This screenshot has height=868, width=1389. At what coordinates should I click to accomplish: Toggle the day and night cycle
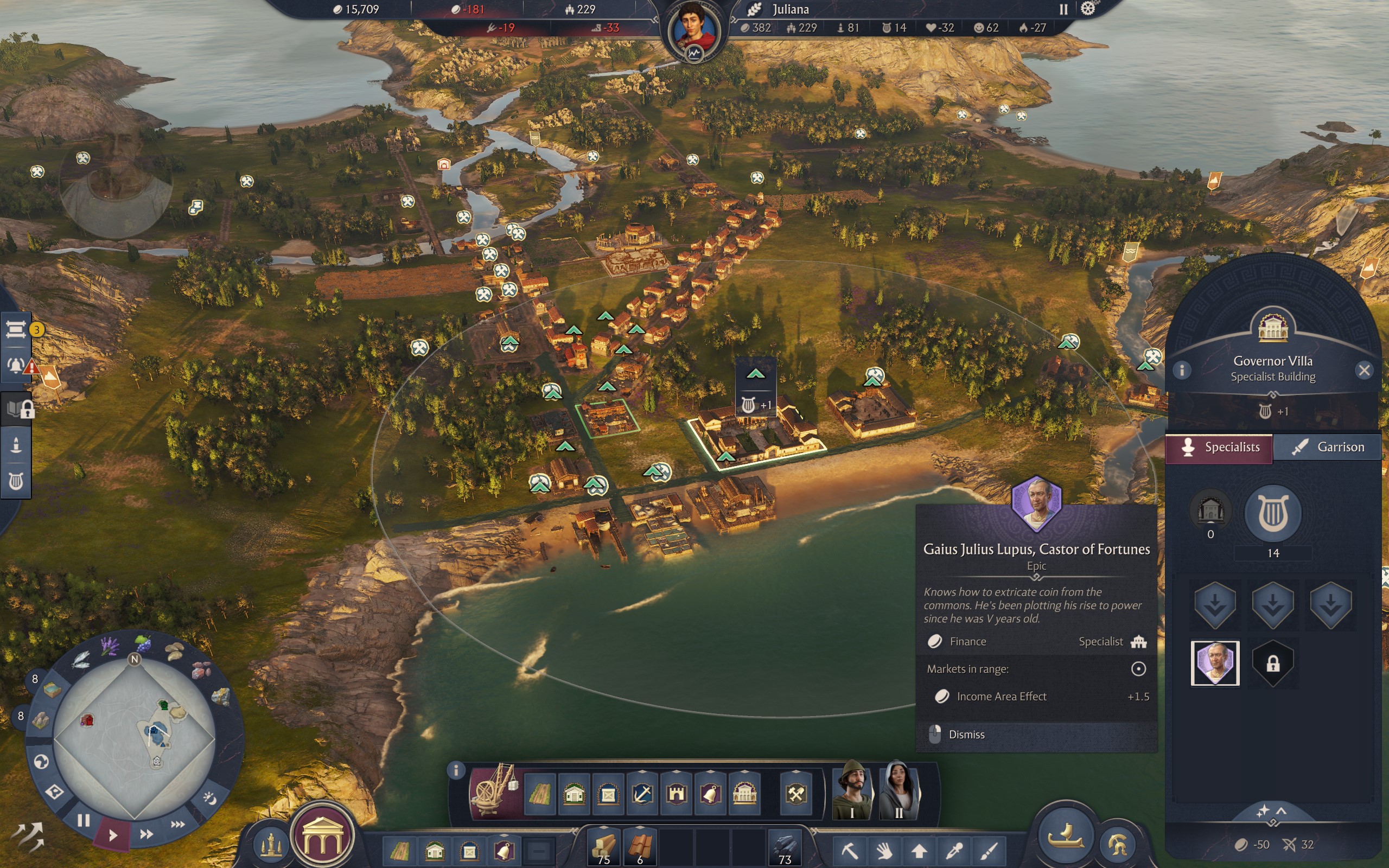click(x=209, y=799)
